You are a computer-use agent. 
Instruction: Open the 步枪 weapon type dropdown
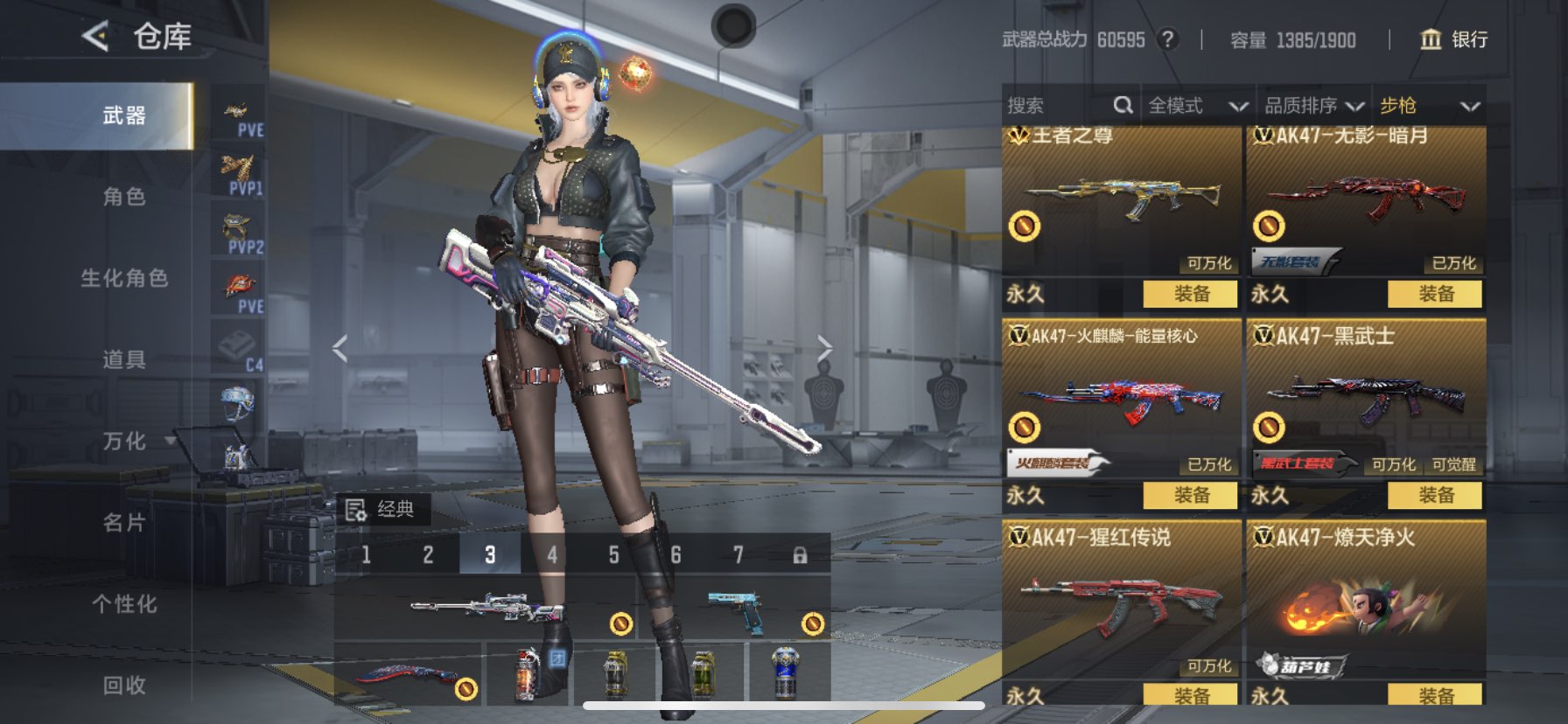pyautogui.click(x=1429, y=106)
